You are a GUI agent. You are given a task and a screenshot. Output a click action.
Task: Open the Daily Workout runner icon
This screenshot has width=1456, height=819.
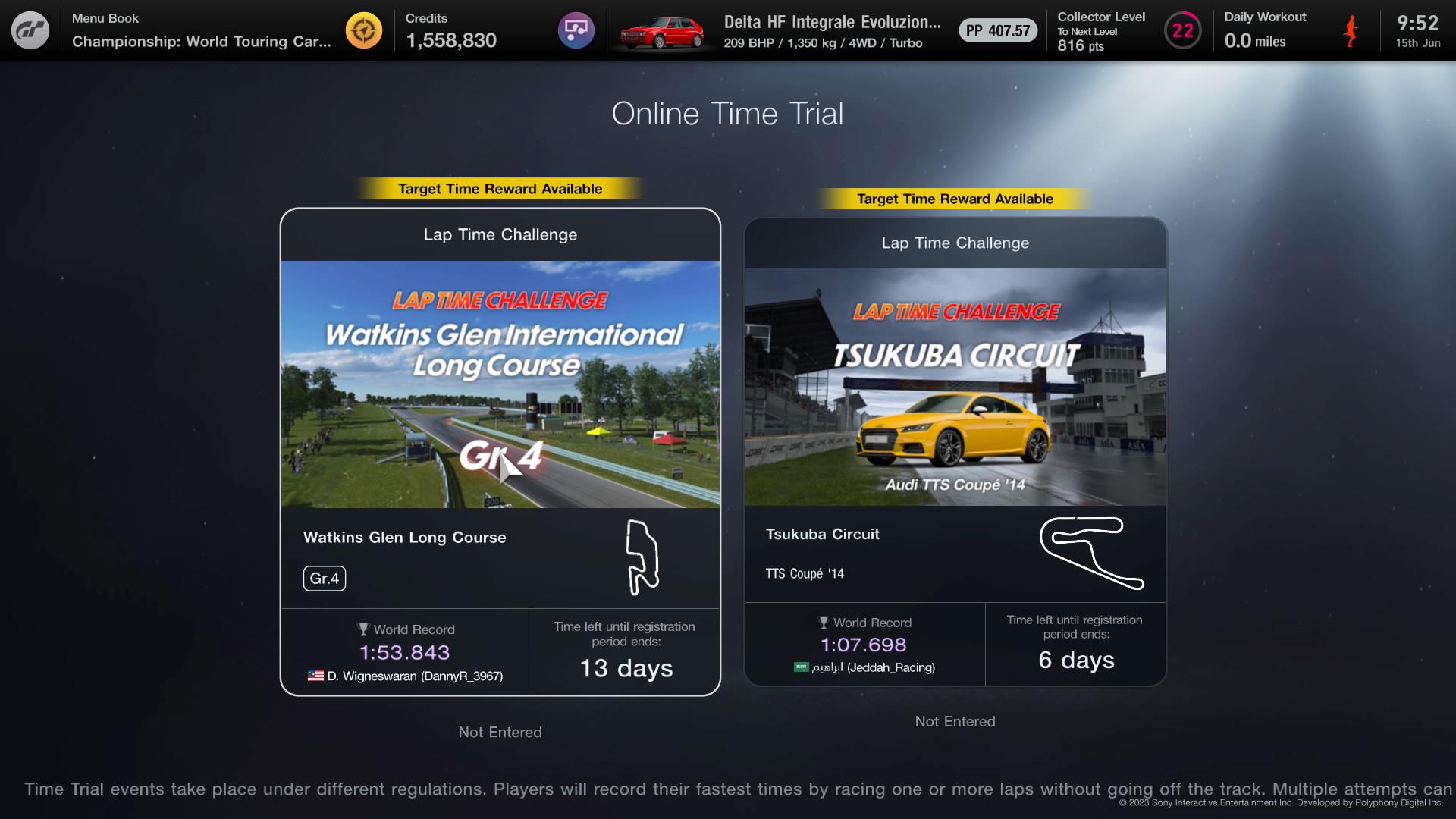point(1351,32)
